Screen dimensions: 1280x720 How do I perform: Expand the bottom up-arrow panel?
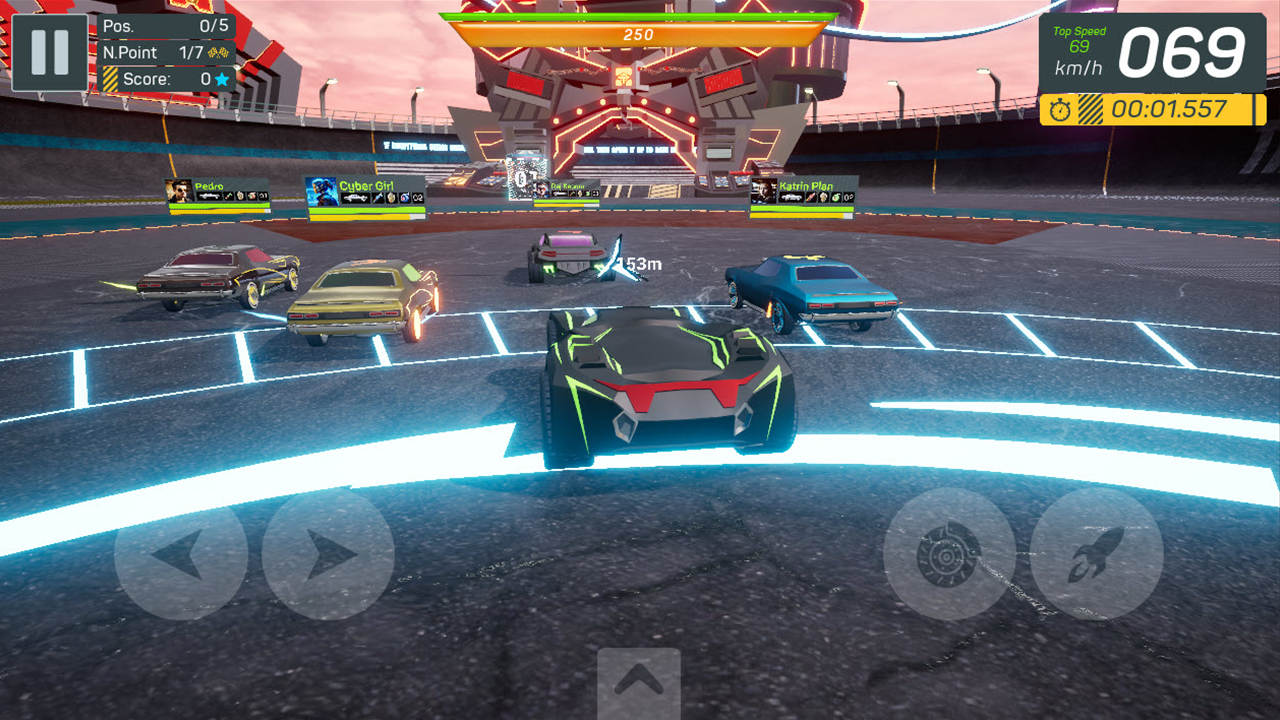639,682
